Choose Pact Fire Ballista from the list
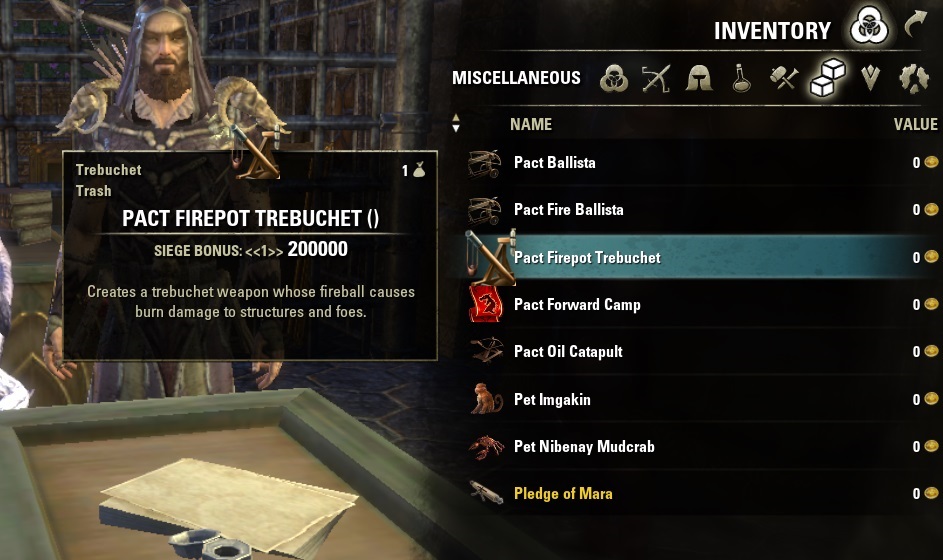943x560 pixels. (x=568, y=210)
